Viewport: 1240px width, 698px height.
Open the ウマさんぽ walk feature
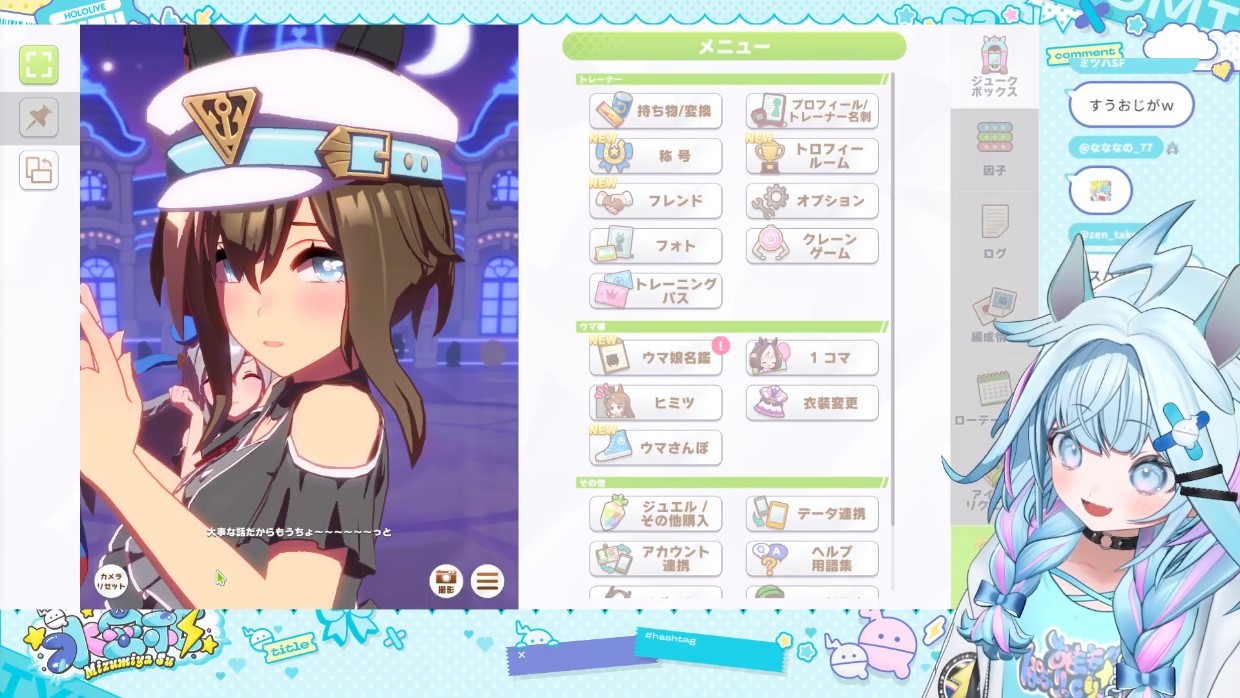tap(656, 448)
